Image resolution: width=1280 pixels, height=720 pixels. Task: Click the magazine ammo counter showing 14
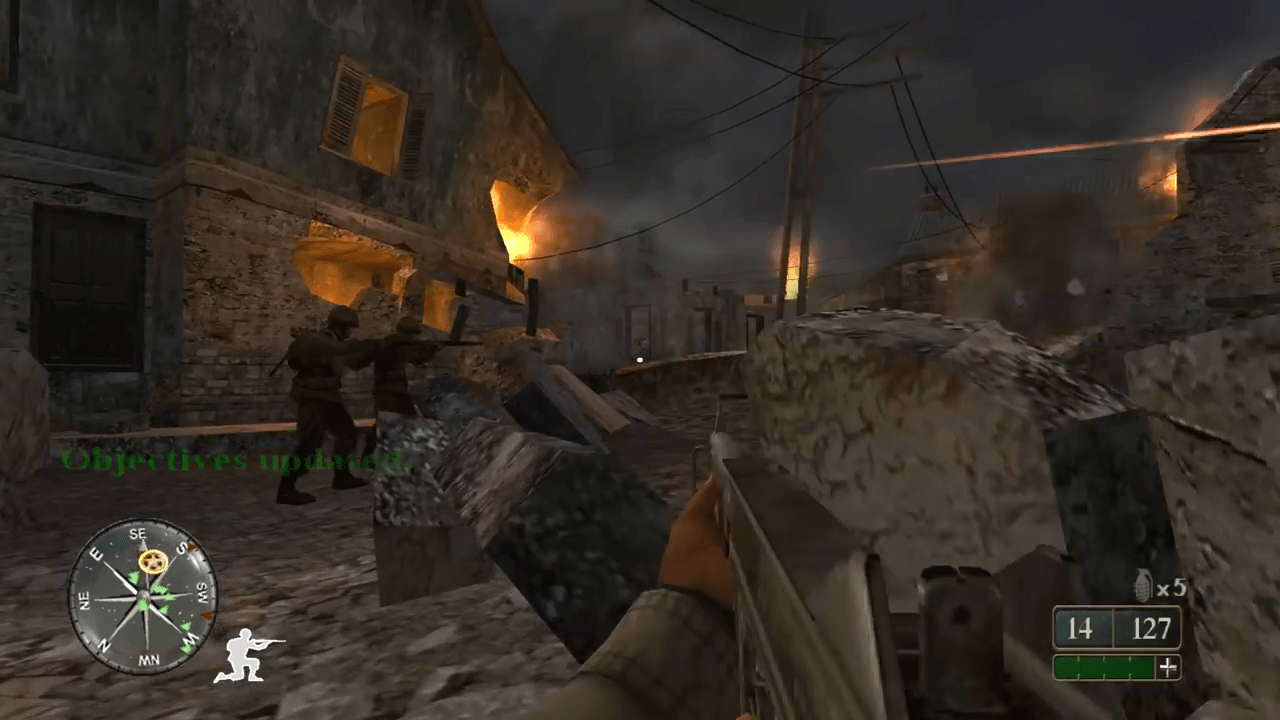click(x=1080, y=627)
